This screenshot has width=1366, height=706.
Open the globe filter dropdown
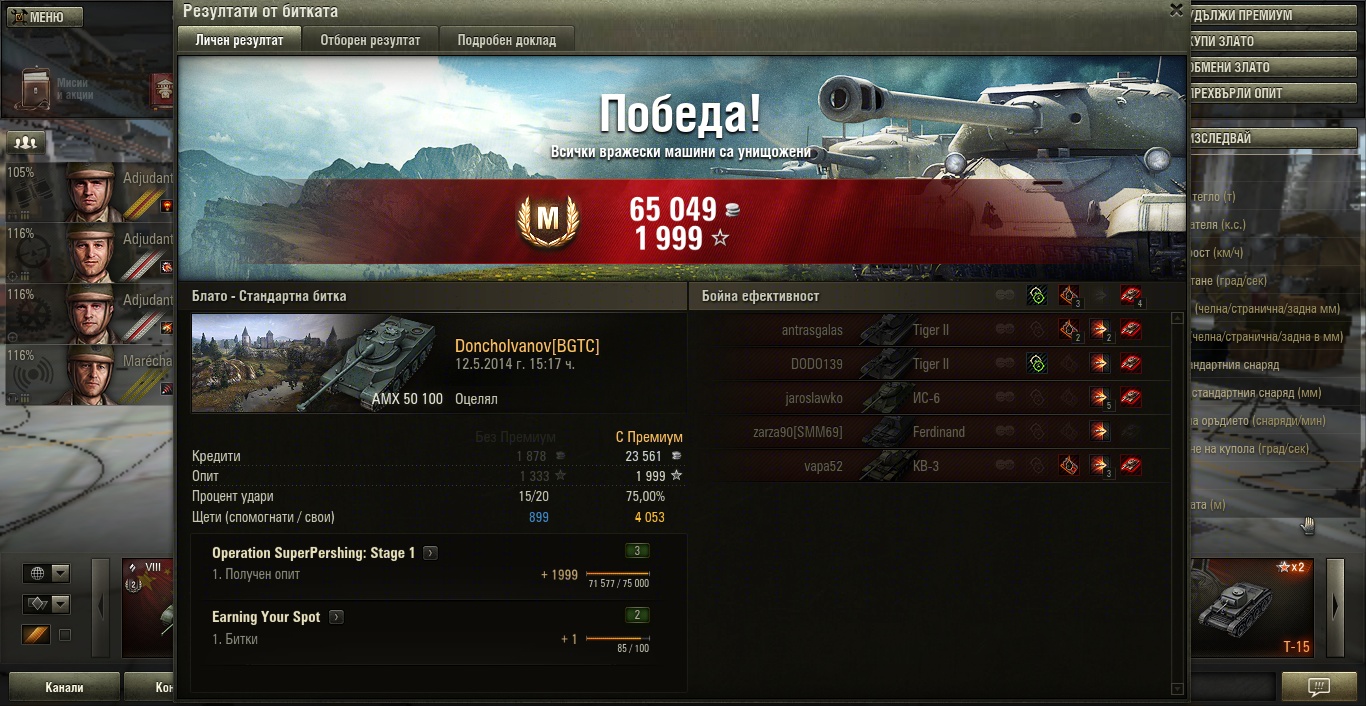(47, 573)
